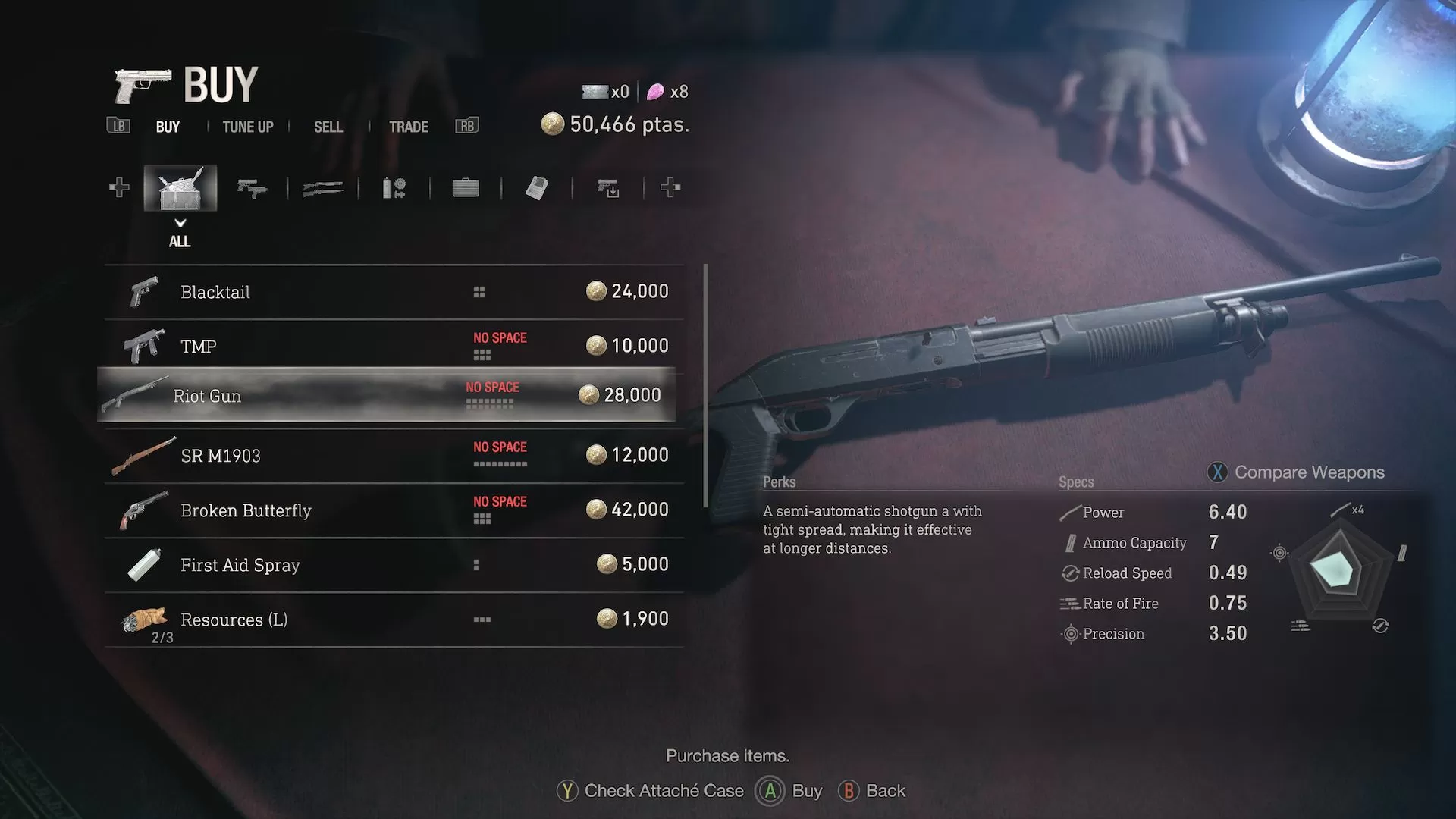Open the attaché case category filter
1456x819 pixels.
click(x=465, y=187)
